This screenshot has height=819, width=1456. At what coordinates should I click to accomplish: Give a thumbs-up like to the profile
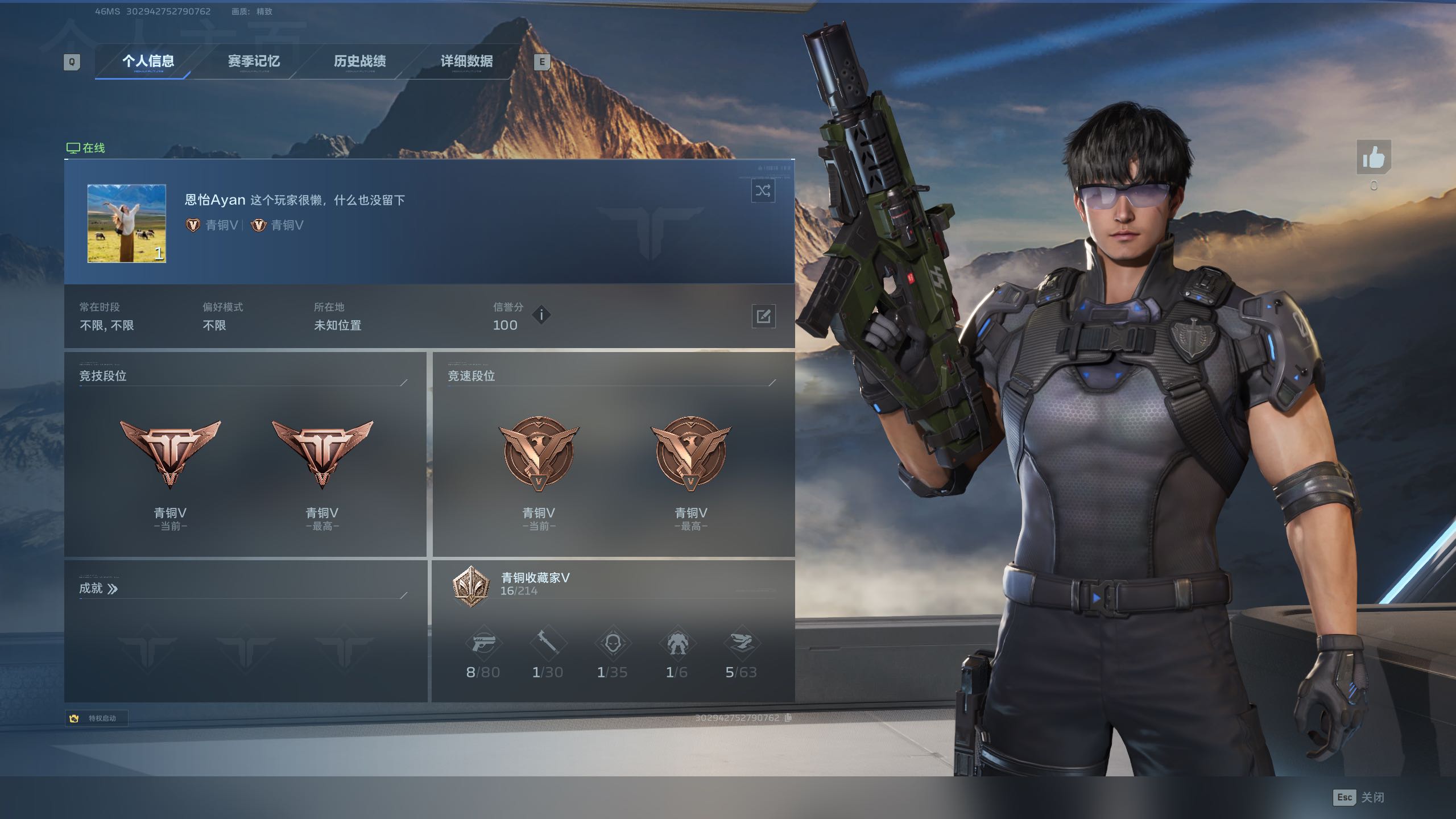(x=1374, y=158)
